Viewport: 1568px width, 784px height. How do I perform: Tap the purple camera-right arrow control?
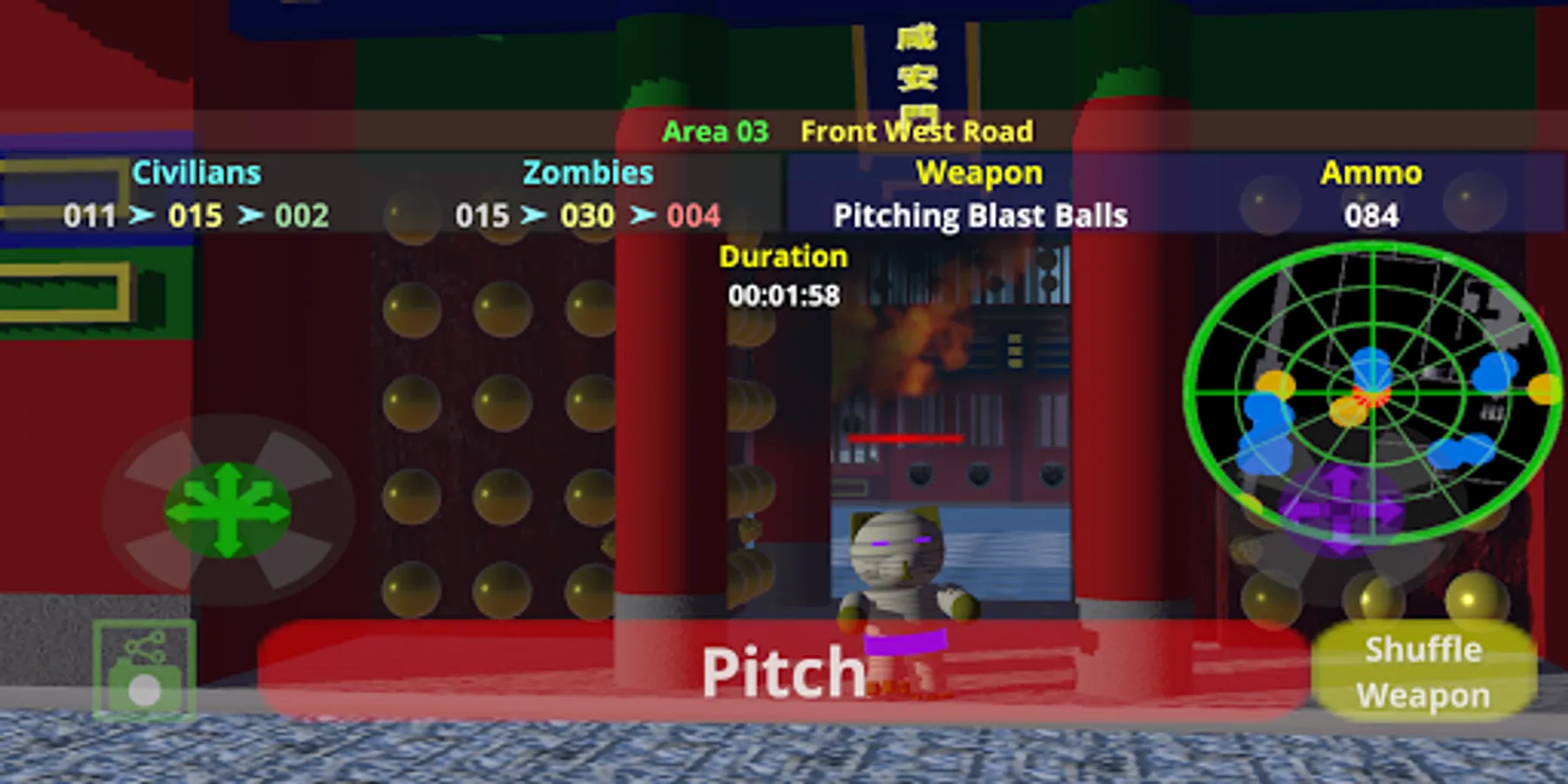(x=1386, y=510)
